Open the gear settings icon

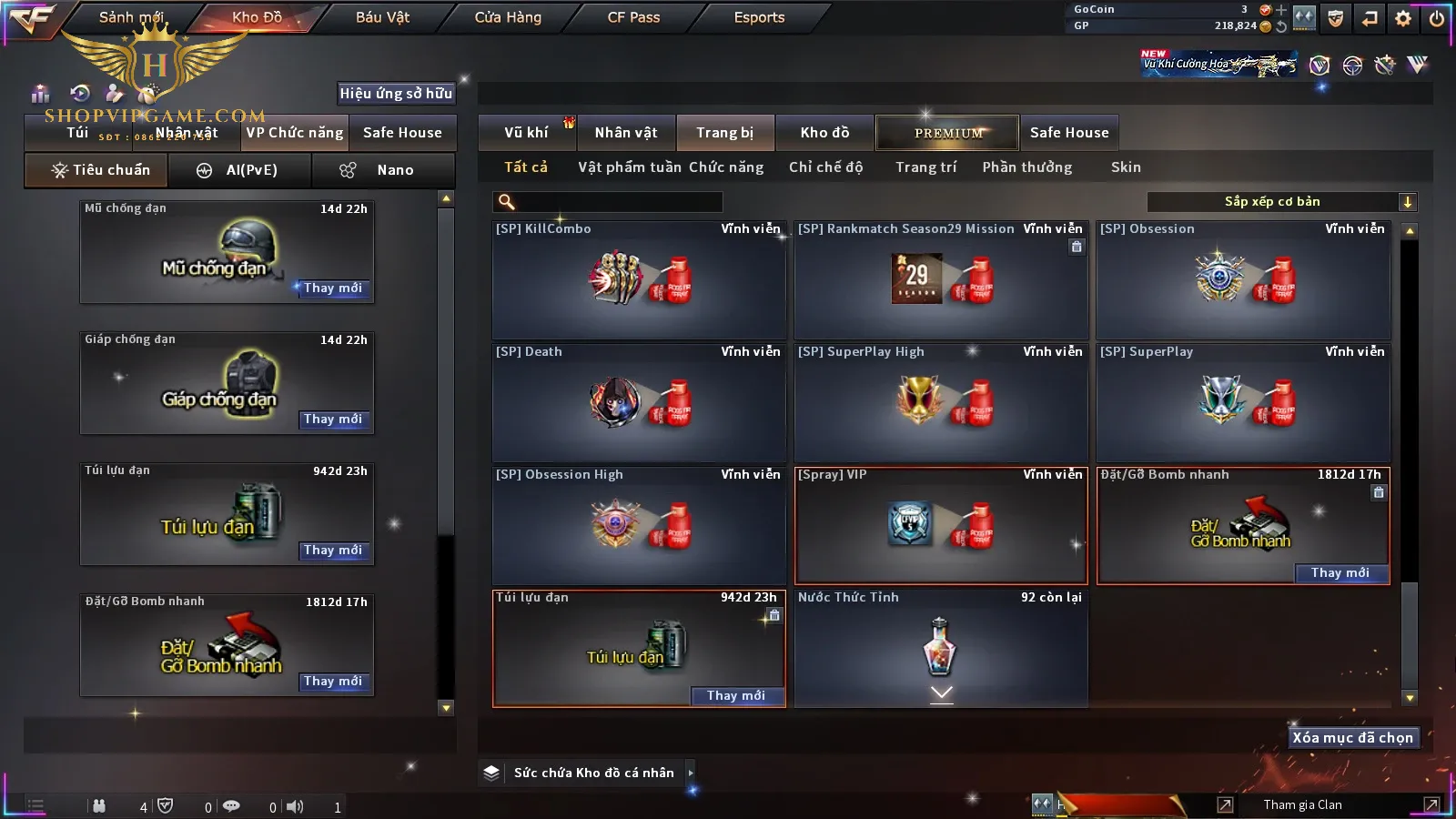tap(1403, 17)
